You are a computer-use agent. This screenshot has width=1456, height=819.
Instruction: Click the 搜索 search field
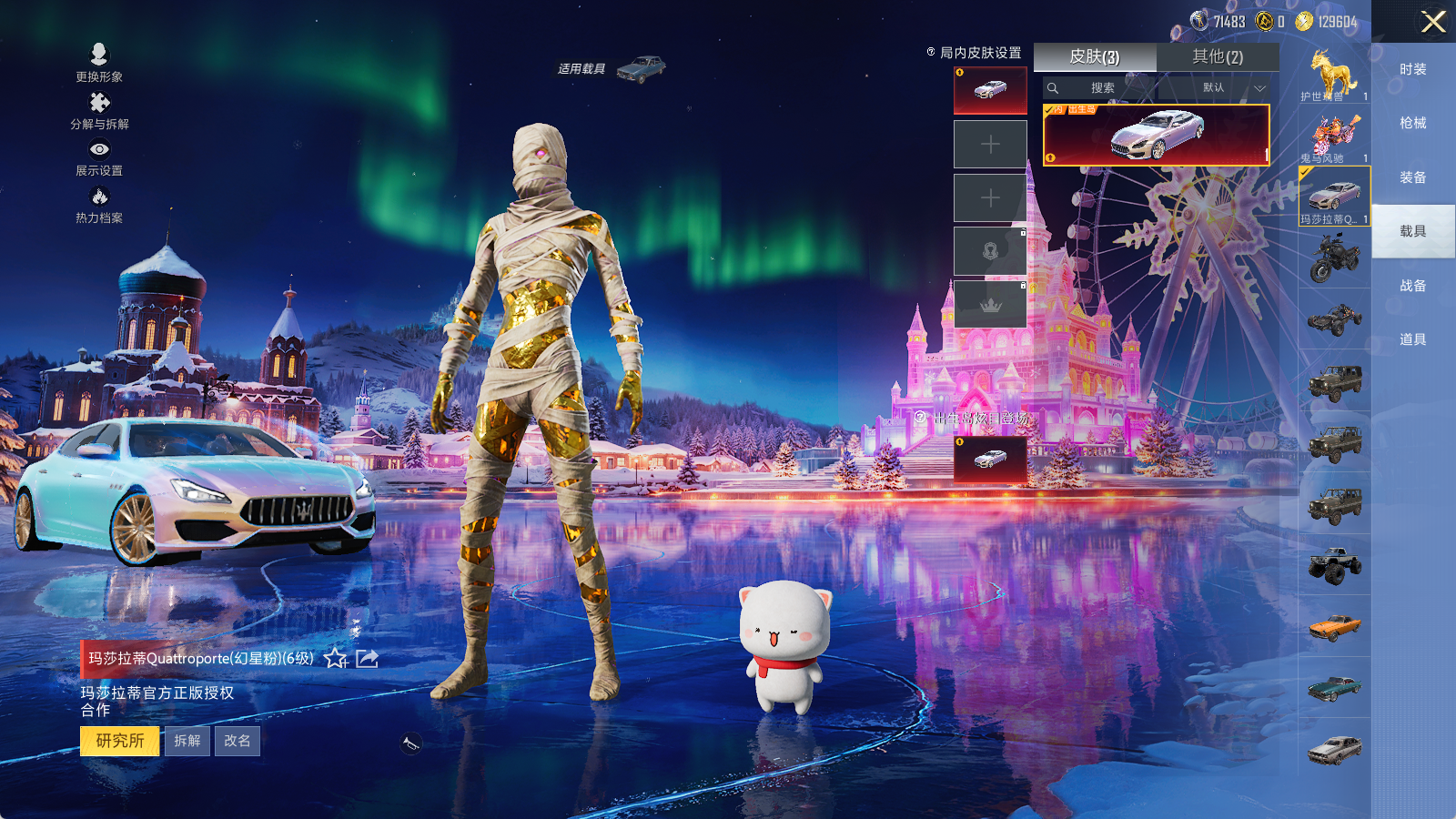point(1102,88)
